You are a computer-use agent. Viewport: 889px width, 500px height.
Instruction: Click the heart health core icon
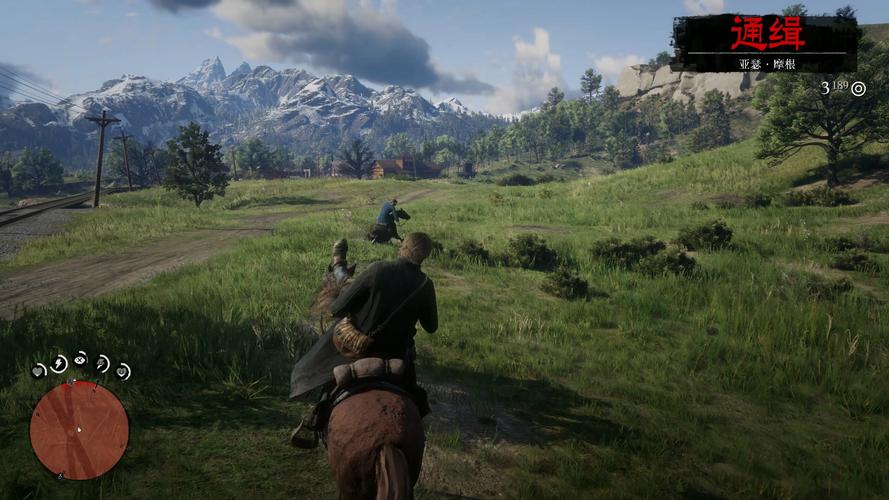[39, 371]
